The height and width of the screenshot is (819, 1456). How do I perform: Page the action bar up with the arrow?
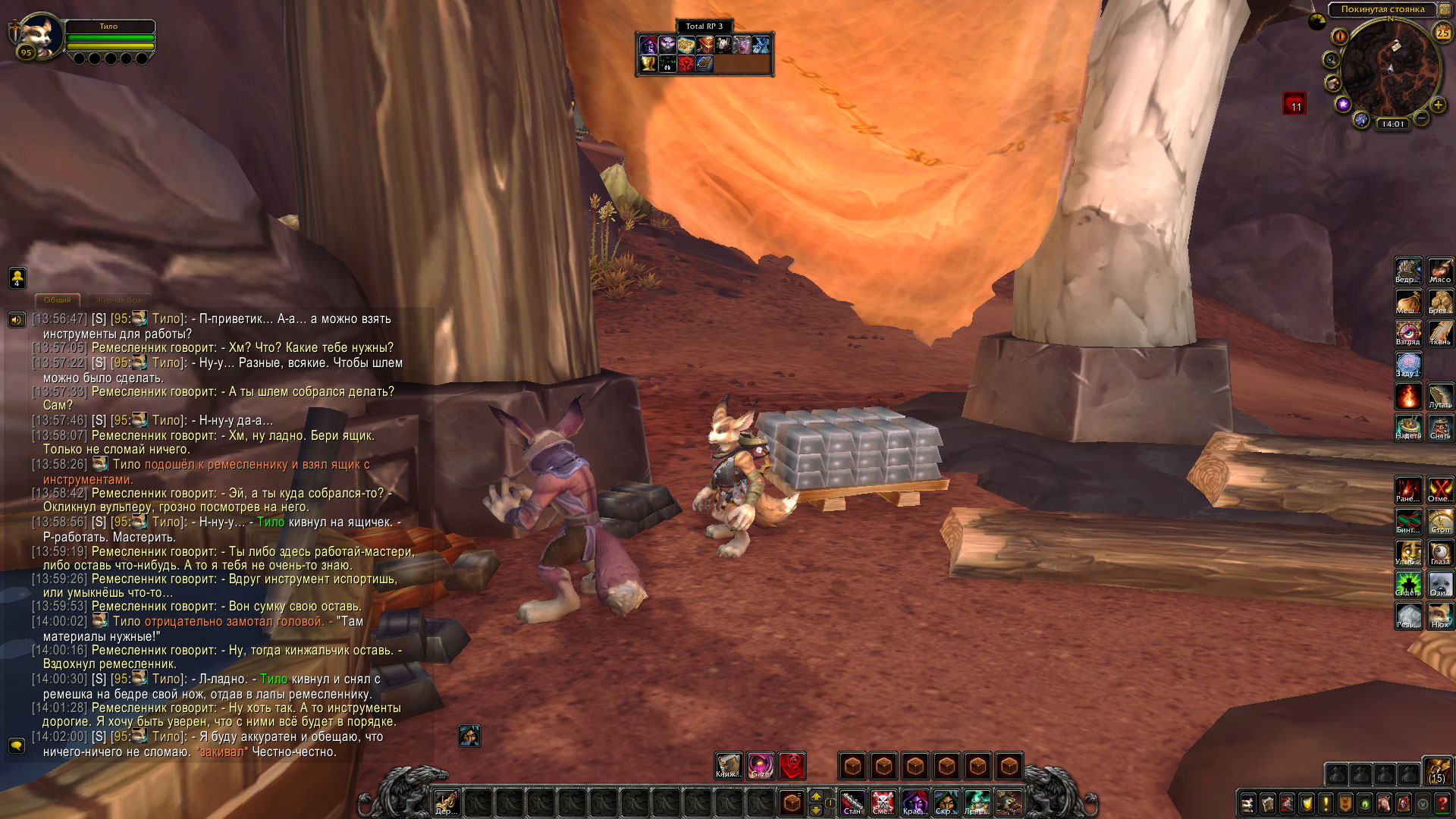pos(816,795)
